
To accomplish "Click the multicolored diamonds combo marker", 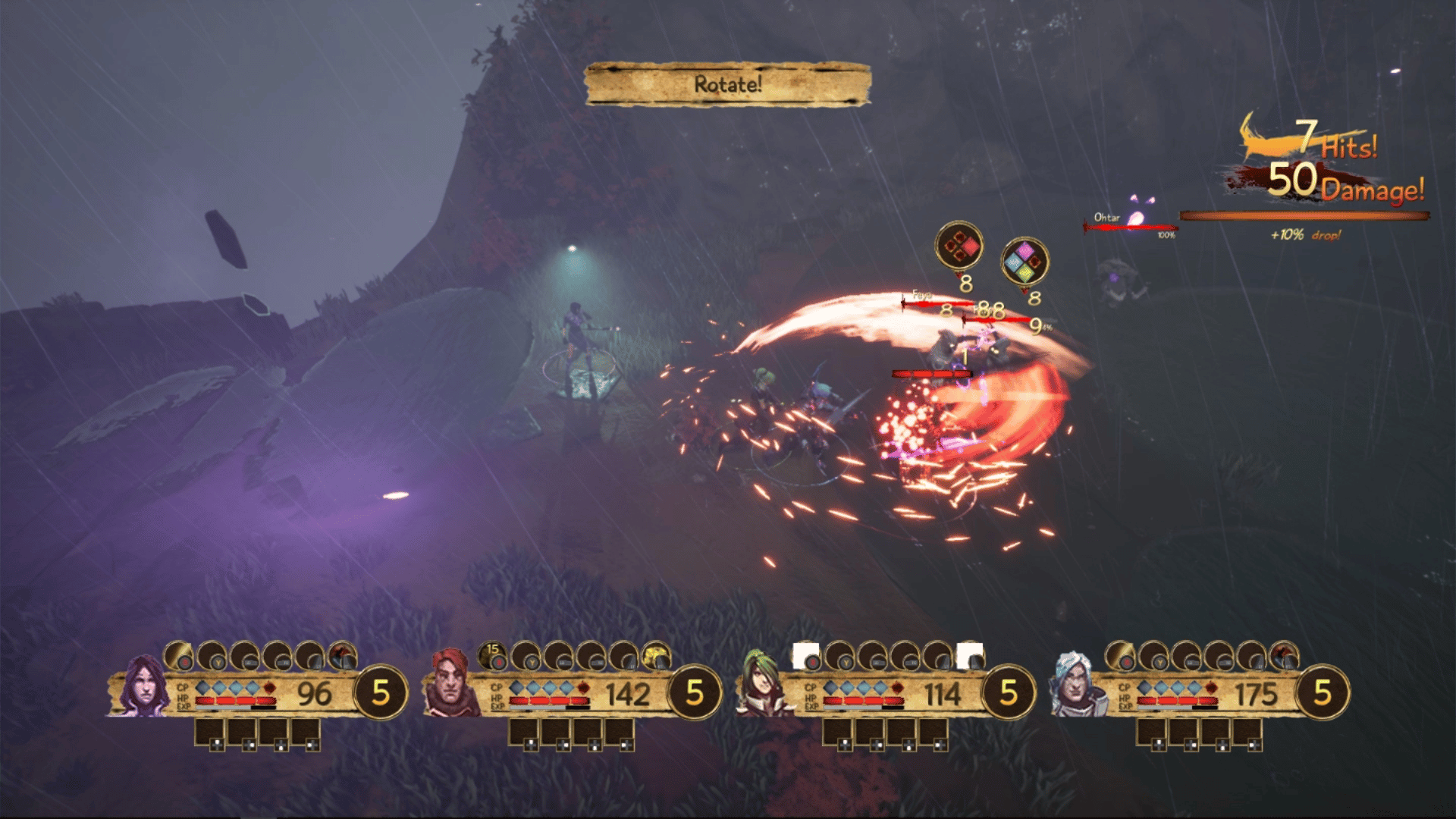I will (x=1025, y=262).
